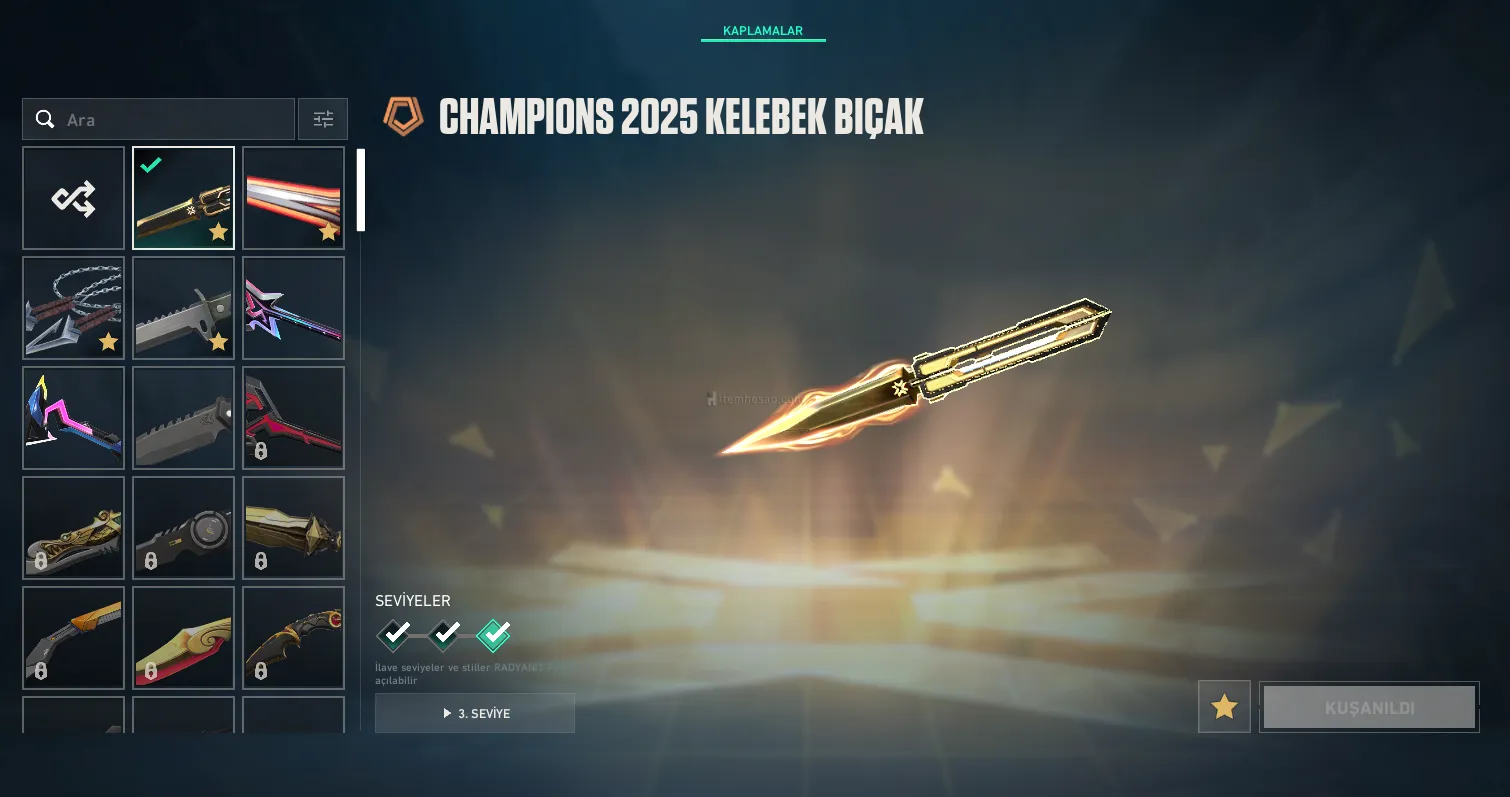
Task: Choose the Champions 2025 butterfly knife thumbnail
Action: coord(184,198)
